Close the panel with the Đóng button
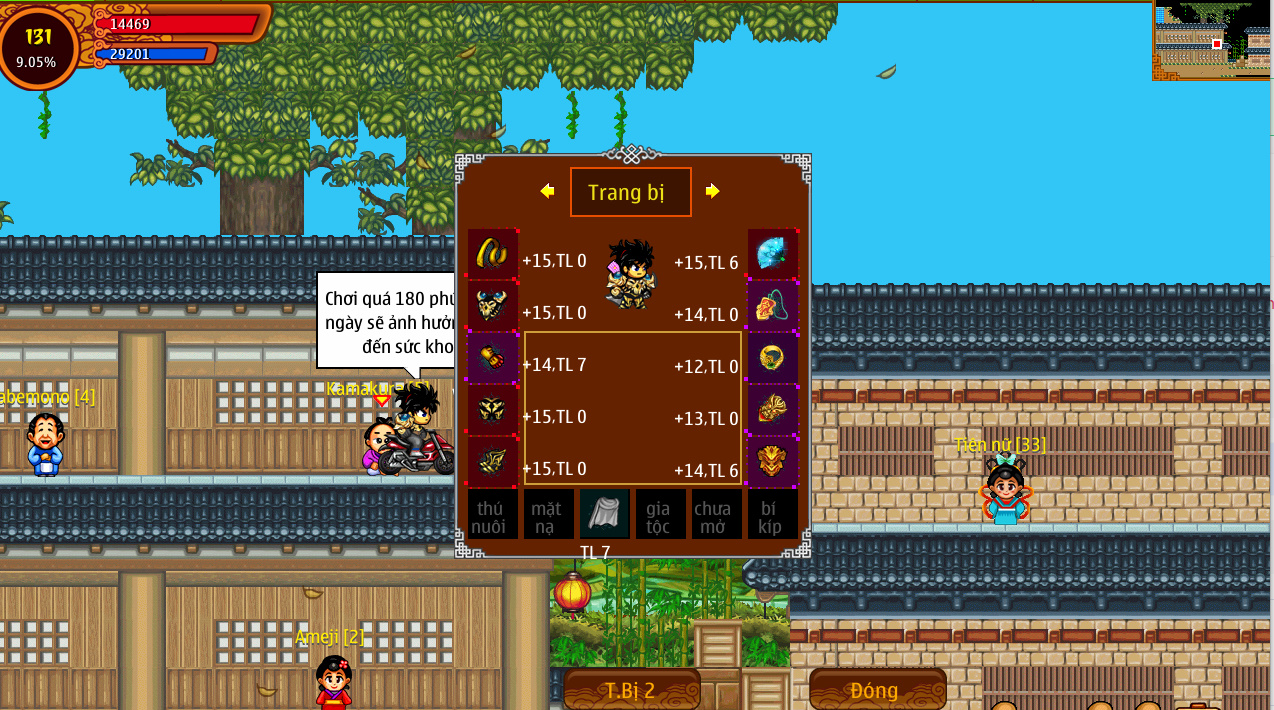Screen dimensions: 1274x710 (x=876, y=690)
